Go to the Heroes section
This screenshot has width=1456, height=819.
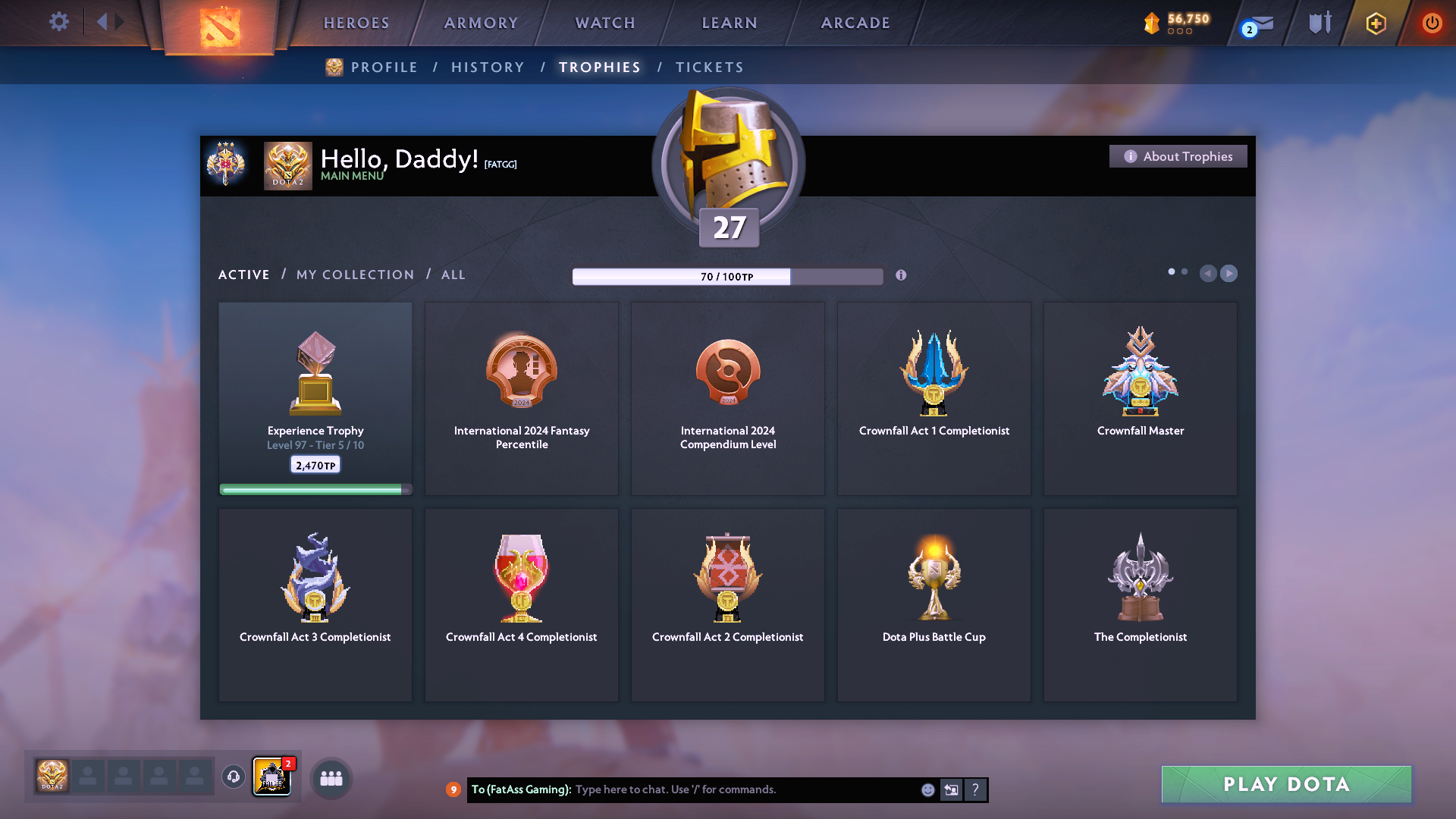click(x=356, y=23)
